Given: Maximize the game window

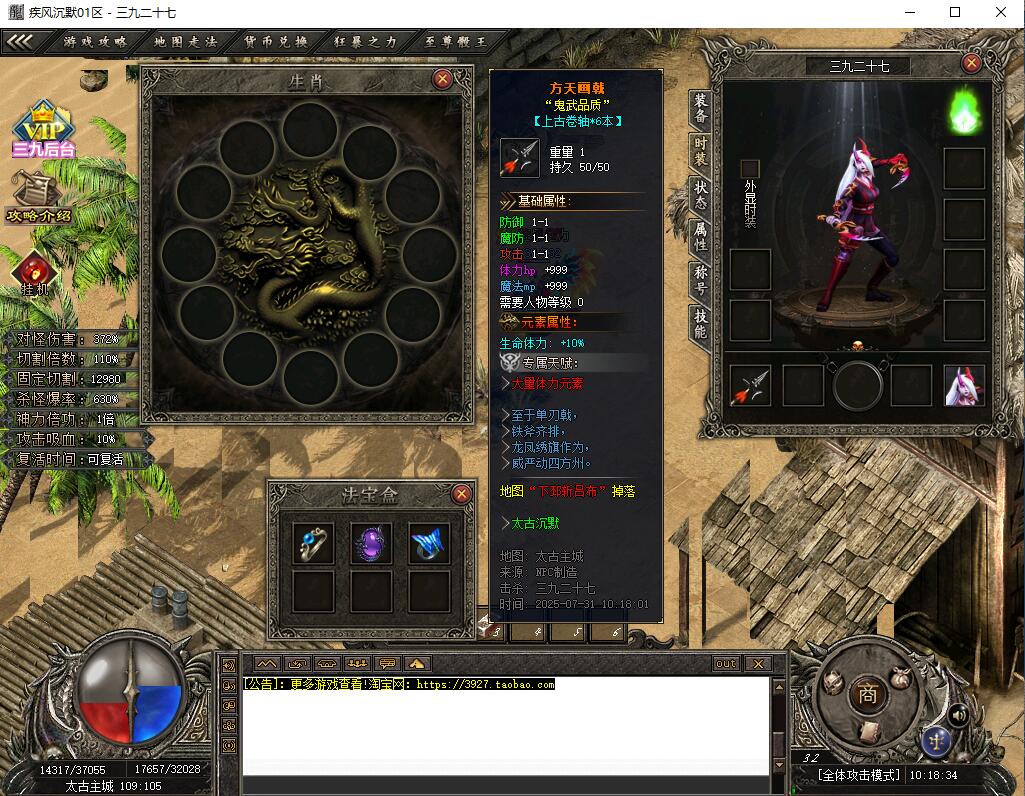Looking at the screenshot, I should [954, 12].
